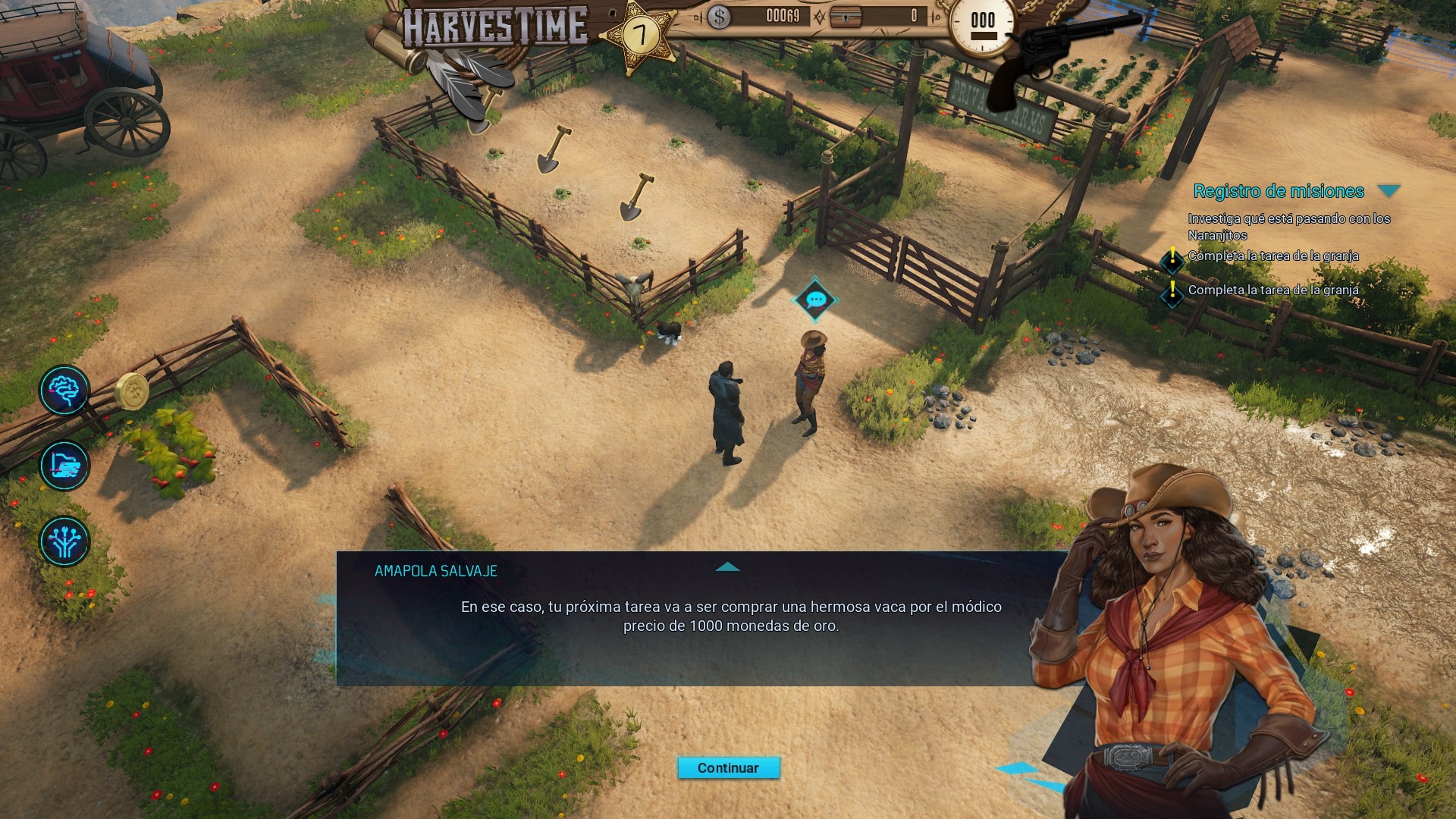Viewport: 1456px width, 819px height.
Task: Select the Naranjitos investigation mission entry
Action: (1288, 227)
